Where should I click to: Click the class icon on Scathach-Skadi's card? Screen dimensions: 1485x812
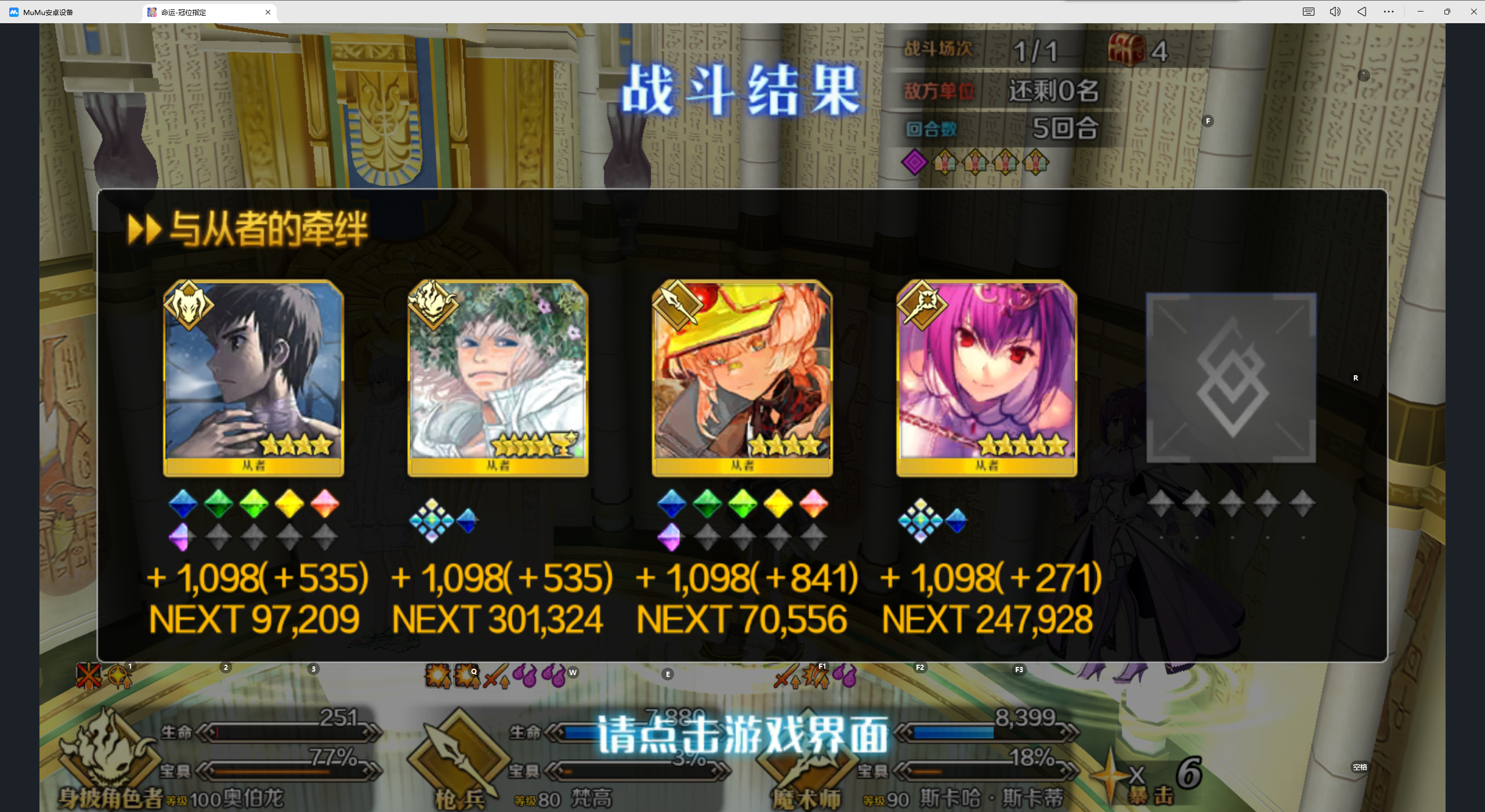922,304
